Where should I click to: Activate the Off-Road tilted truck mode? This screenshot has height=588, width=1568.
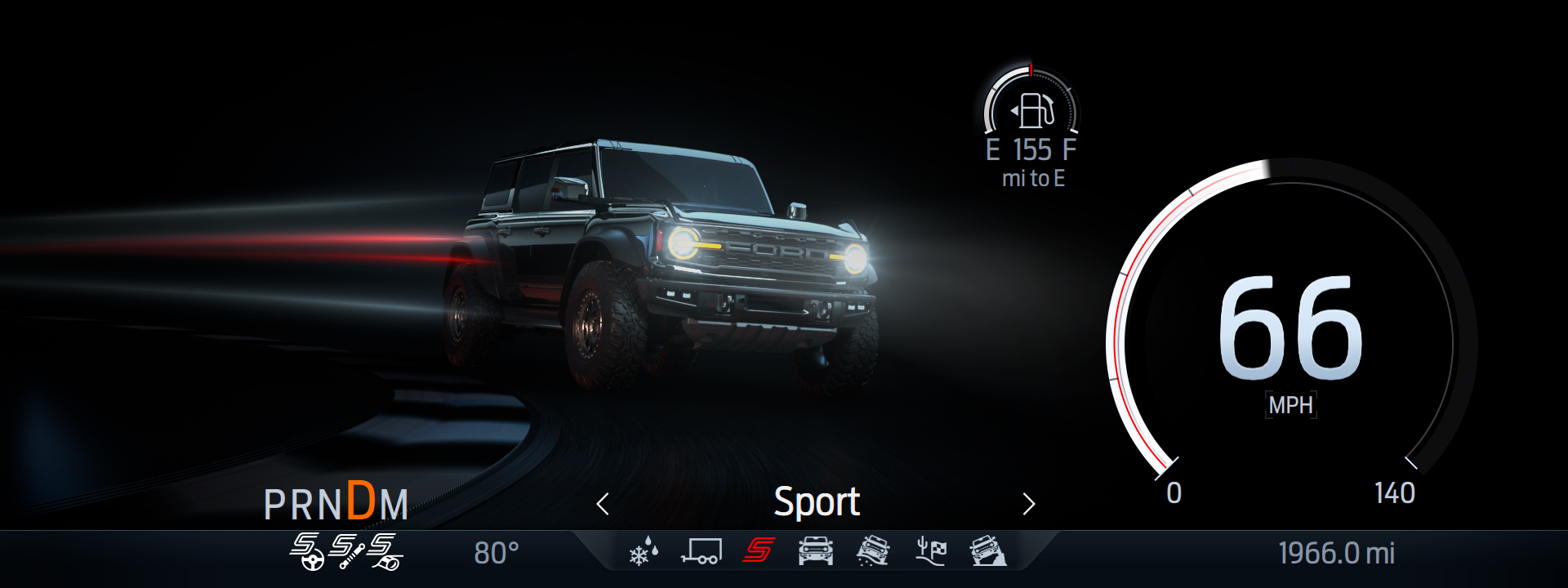872,552
